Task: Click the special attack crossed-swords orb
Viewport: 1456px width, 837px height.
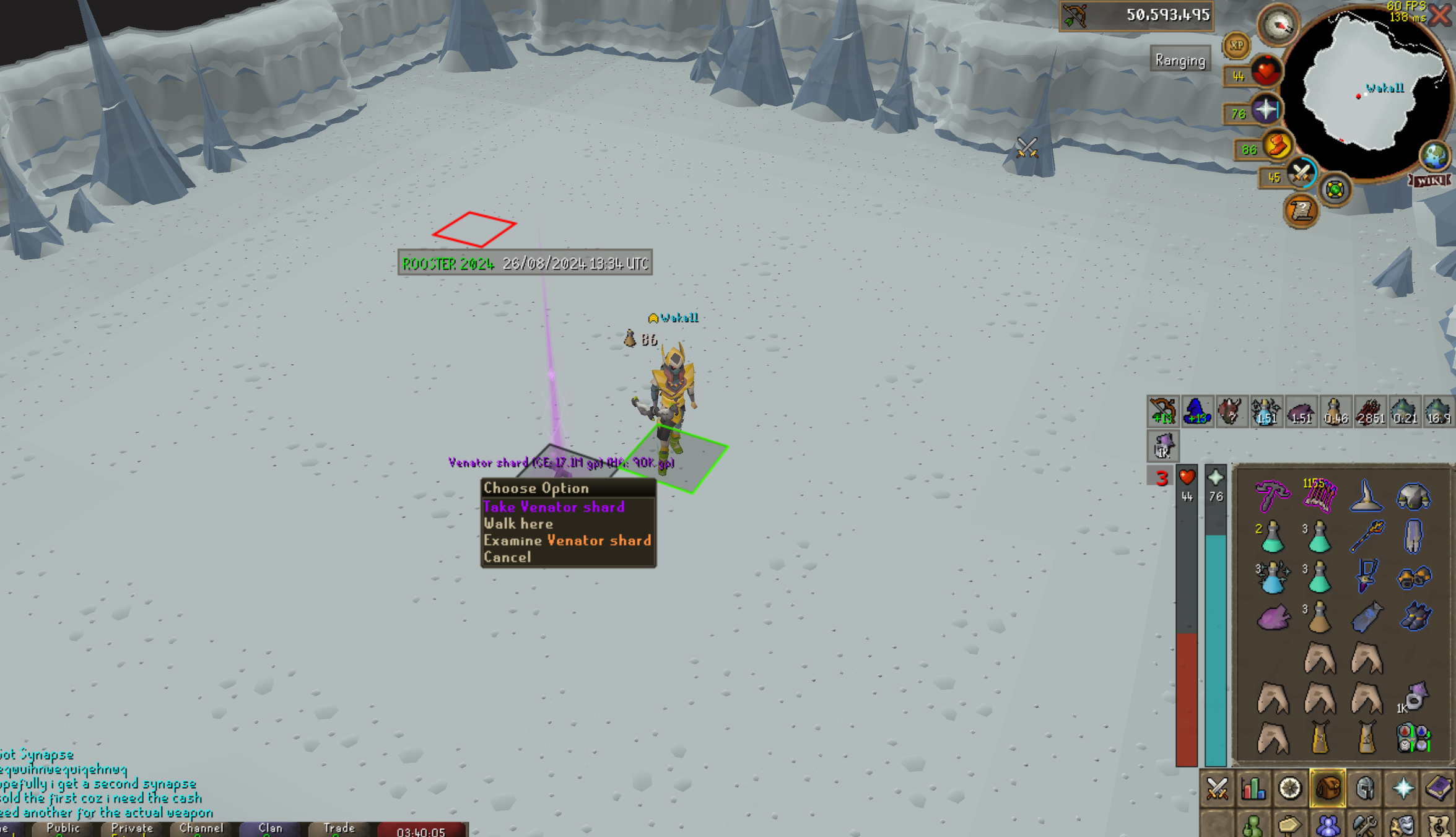Action: point(1301,173)
